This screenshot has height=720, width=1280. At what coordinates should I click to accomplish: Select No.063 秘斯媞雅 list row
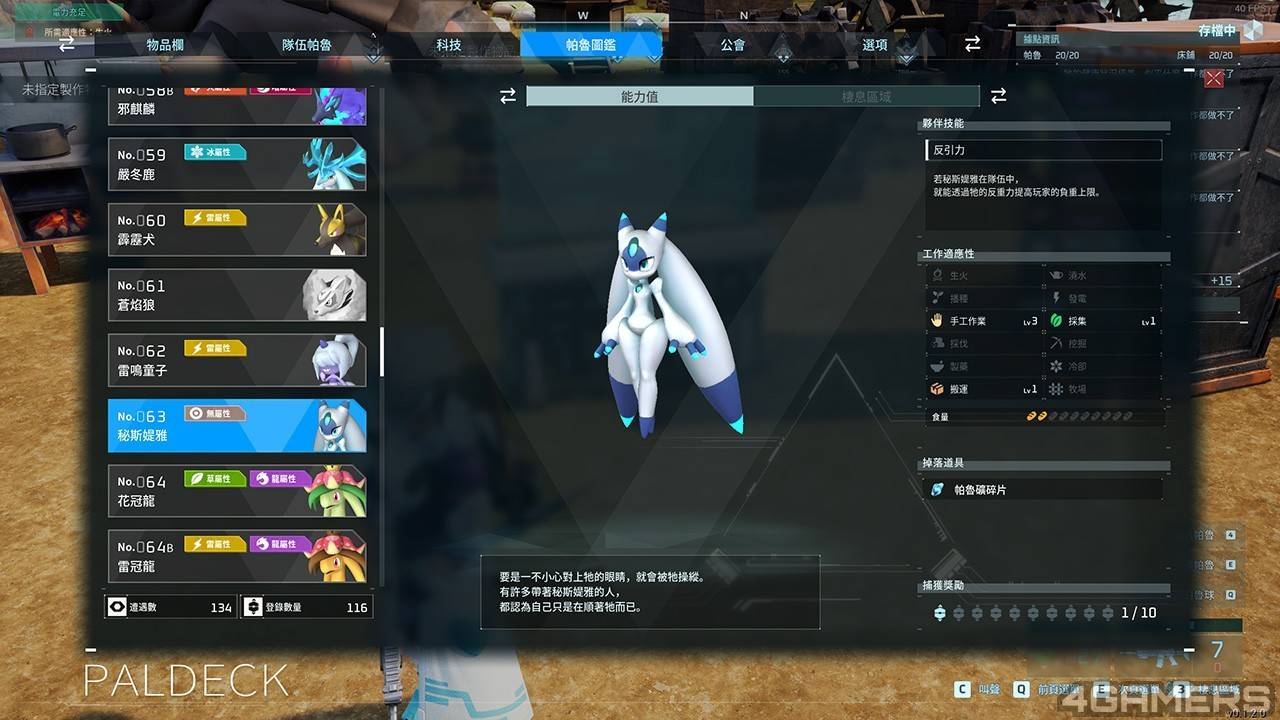coord(237,426)
